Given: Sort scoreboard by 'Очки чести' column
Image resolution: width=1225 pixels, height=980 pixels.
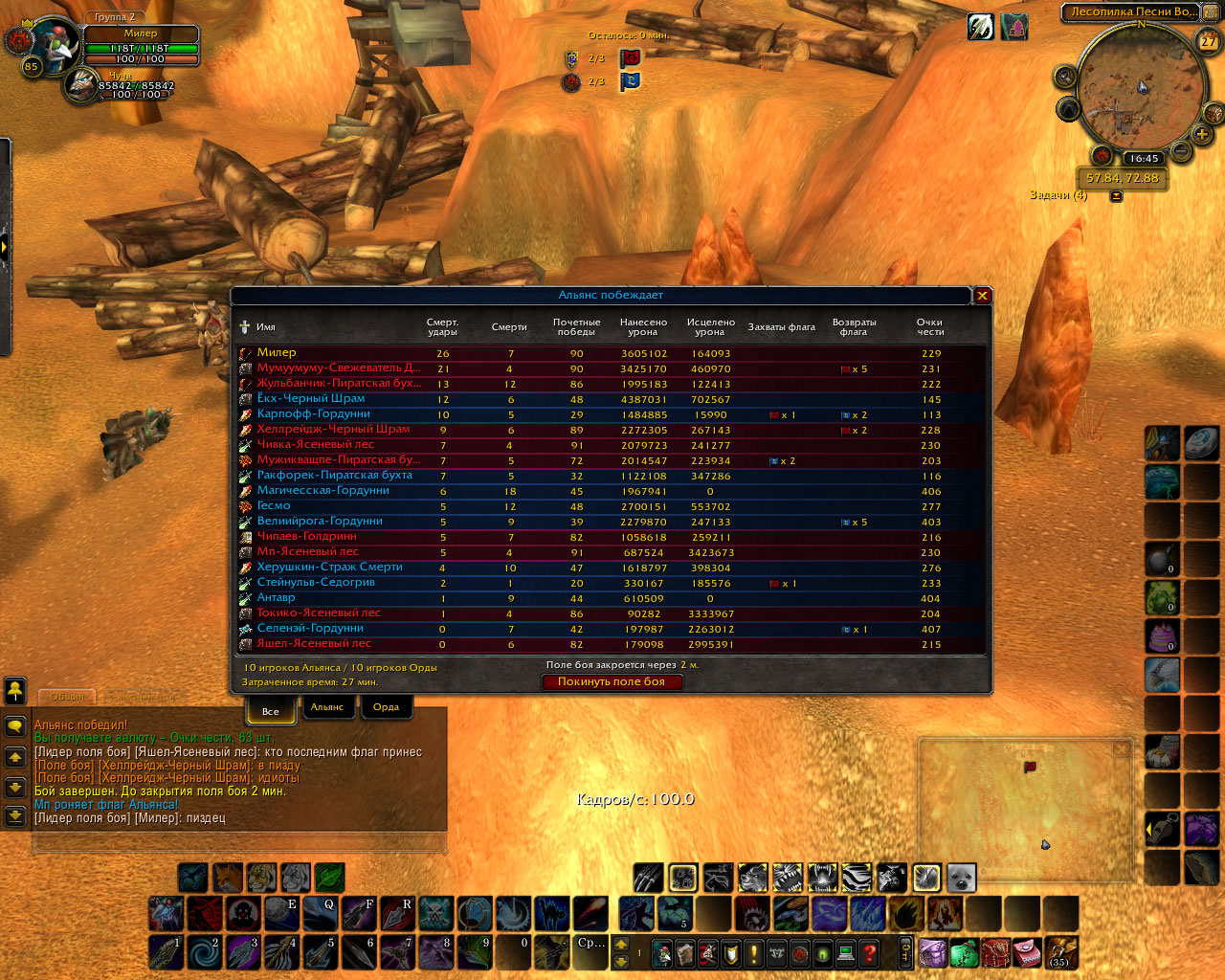Looking at the screenshot, I should tap(930, 327).
